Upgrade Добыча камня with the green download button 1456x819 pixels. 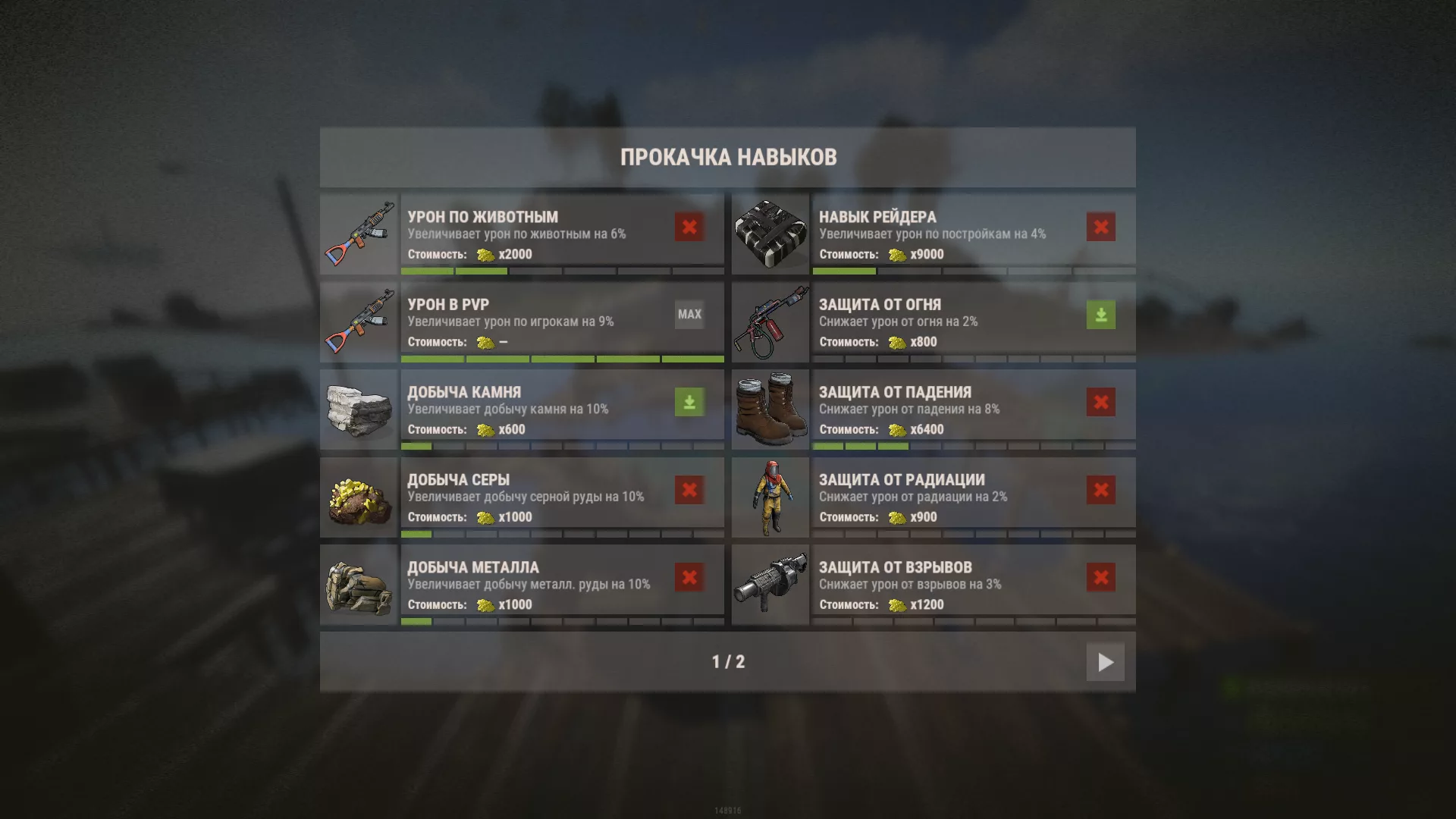click(x=689, y=402)
